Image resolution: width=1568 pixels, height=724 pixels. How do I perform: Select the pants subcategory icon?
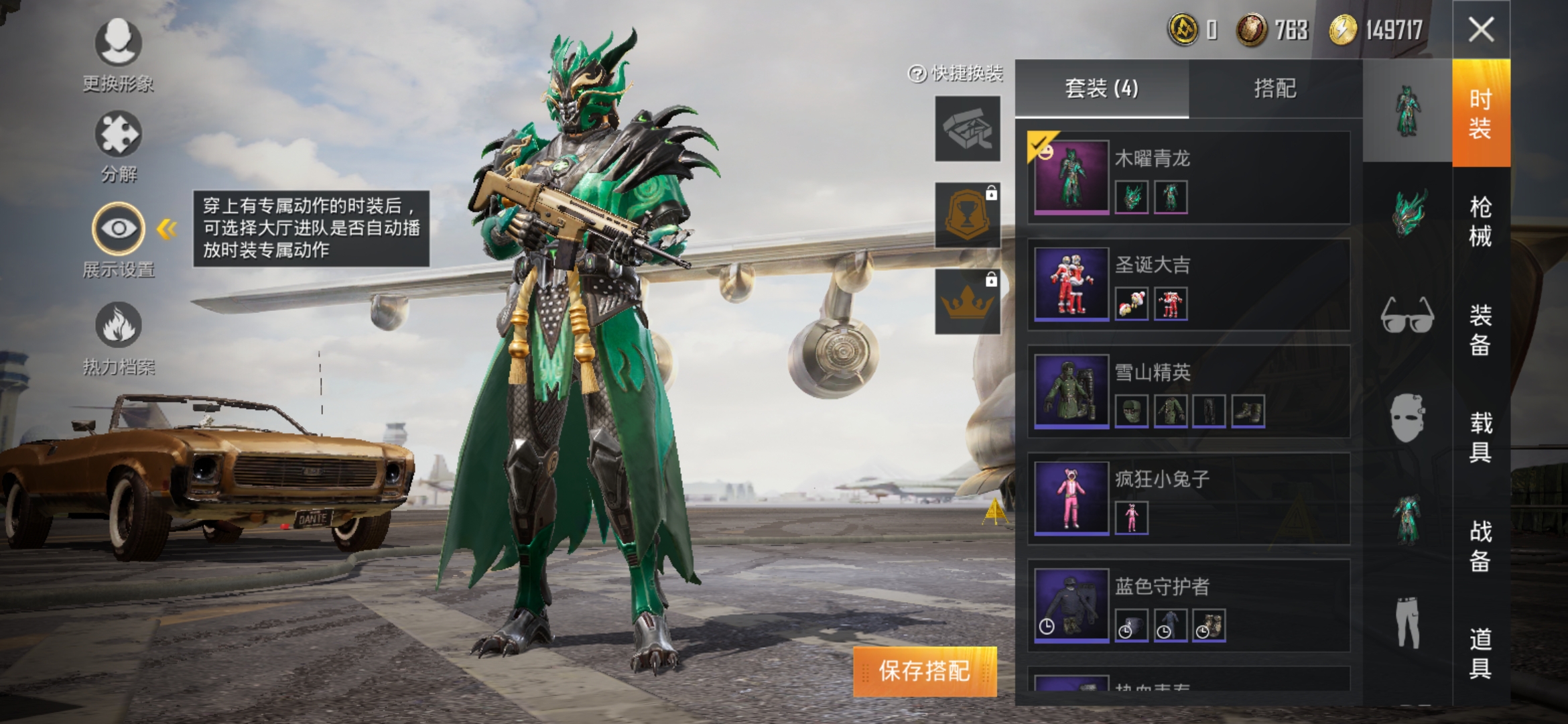[1407, 622]
